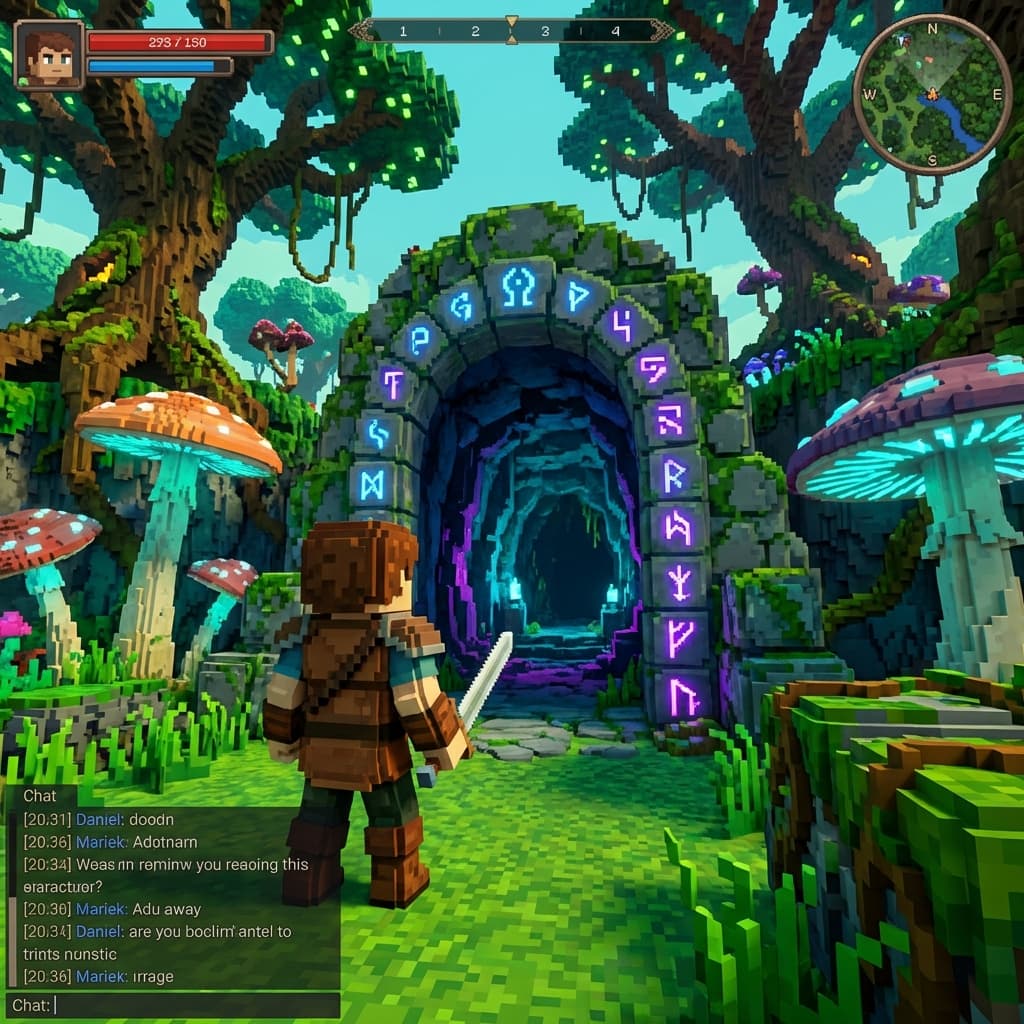Click the Chat panel header label

pos(40,796)
